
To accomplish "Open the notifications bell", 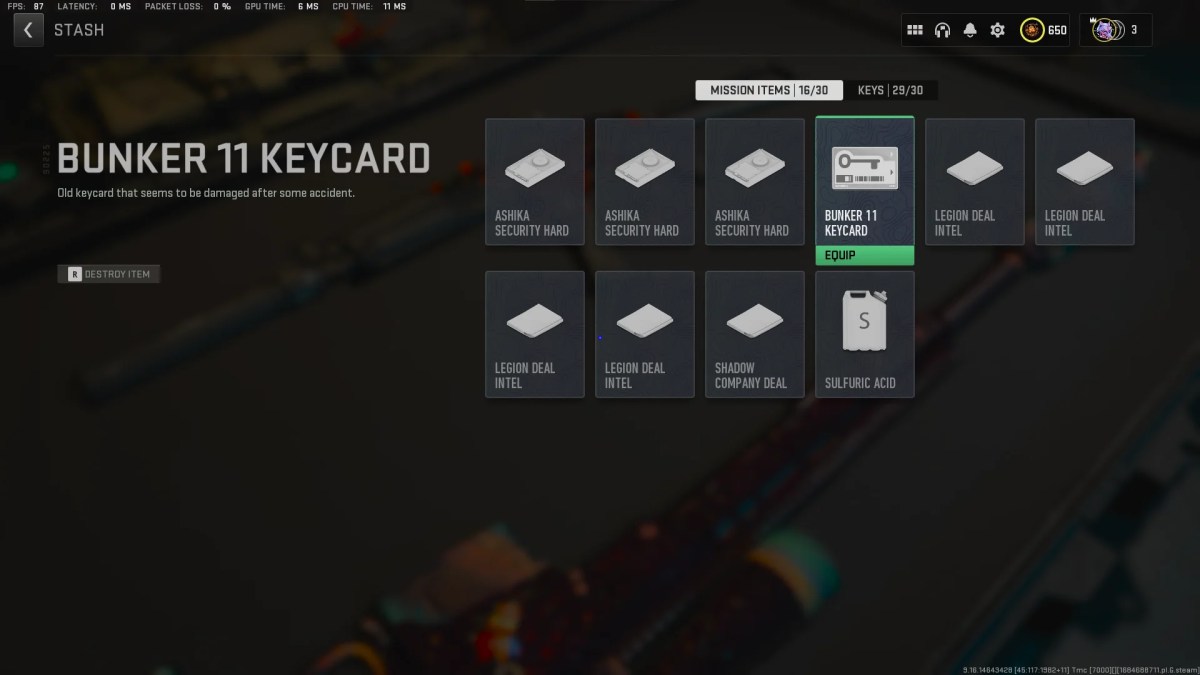I will pos(969,30).
